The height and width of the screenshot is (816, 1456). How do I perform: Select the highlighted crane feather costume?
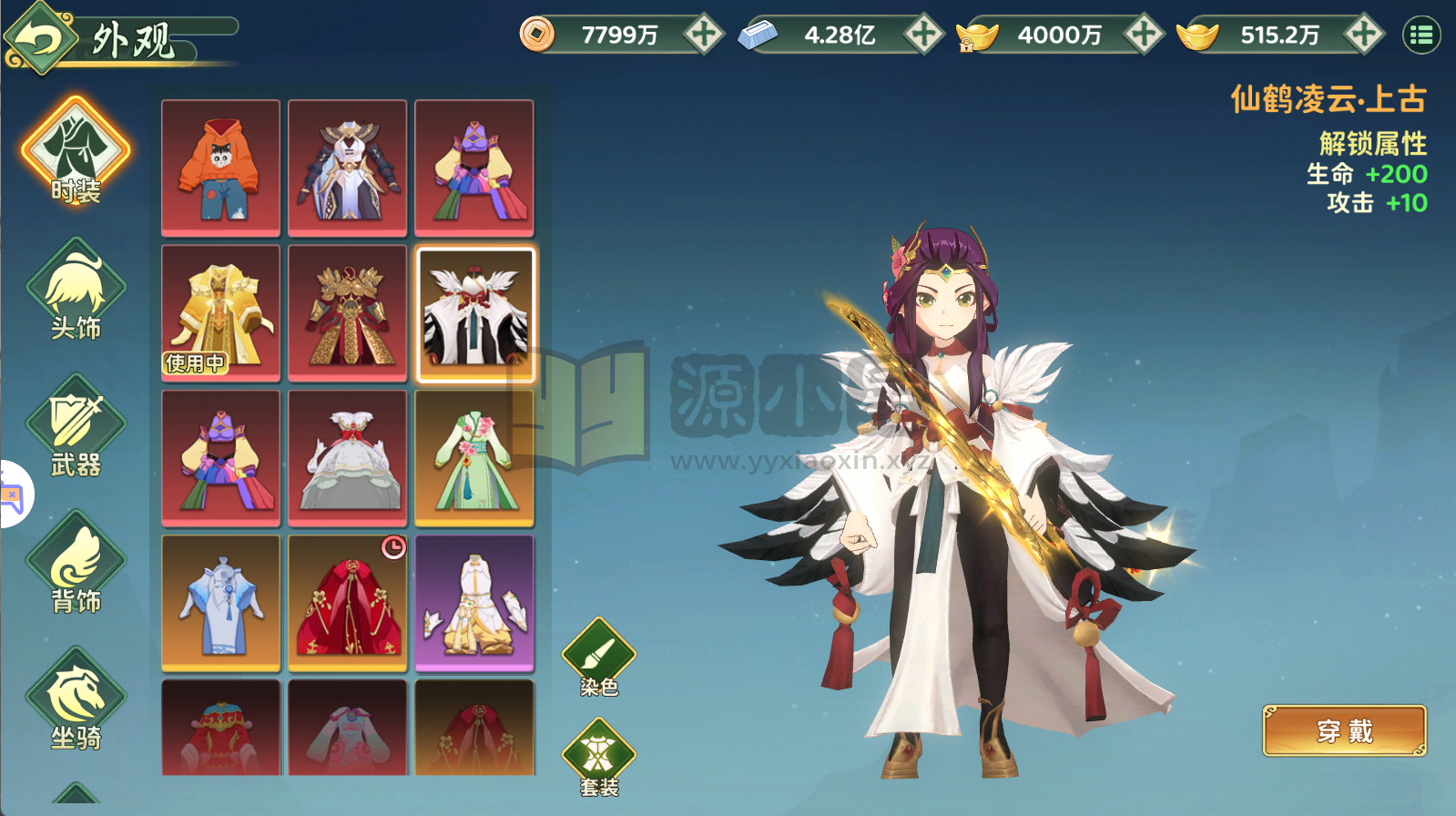475,313
